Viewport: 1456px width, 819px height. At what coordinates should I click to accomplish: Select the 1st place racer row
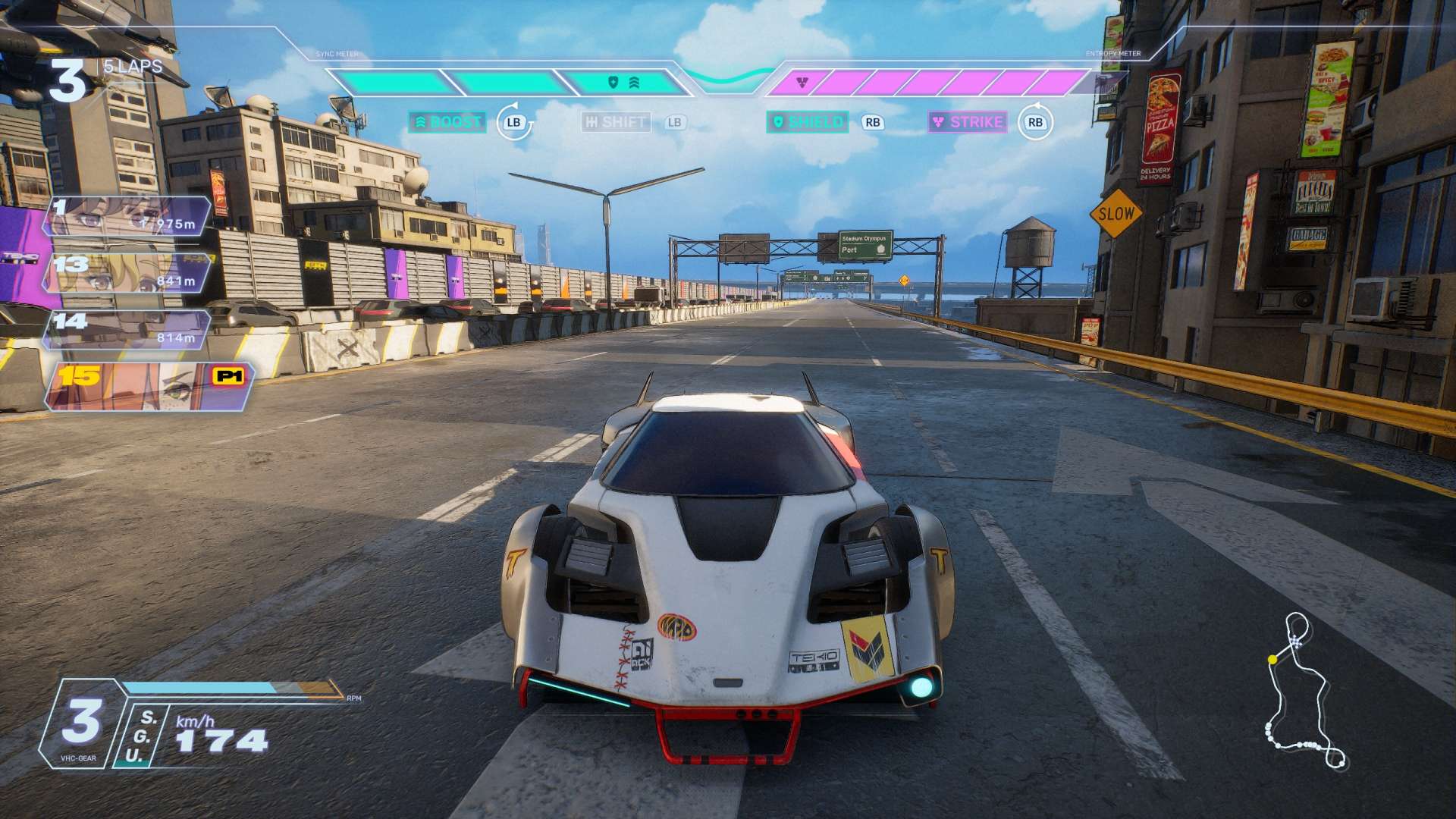(127, 216)
